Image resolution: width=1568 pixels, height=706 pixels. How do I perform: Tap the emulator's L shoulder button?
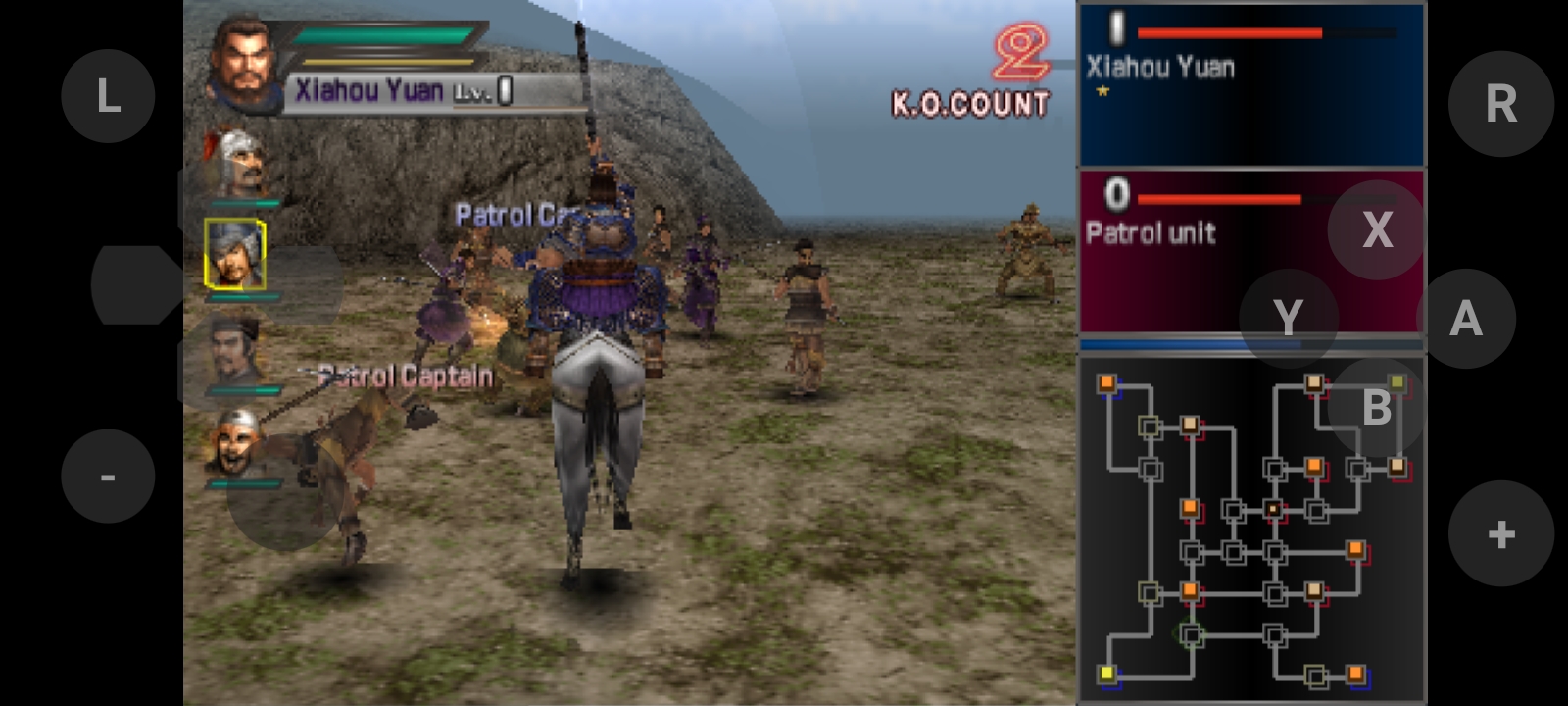108,96
